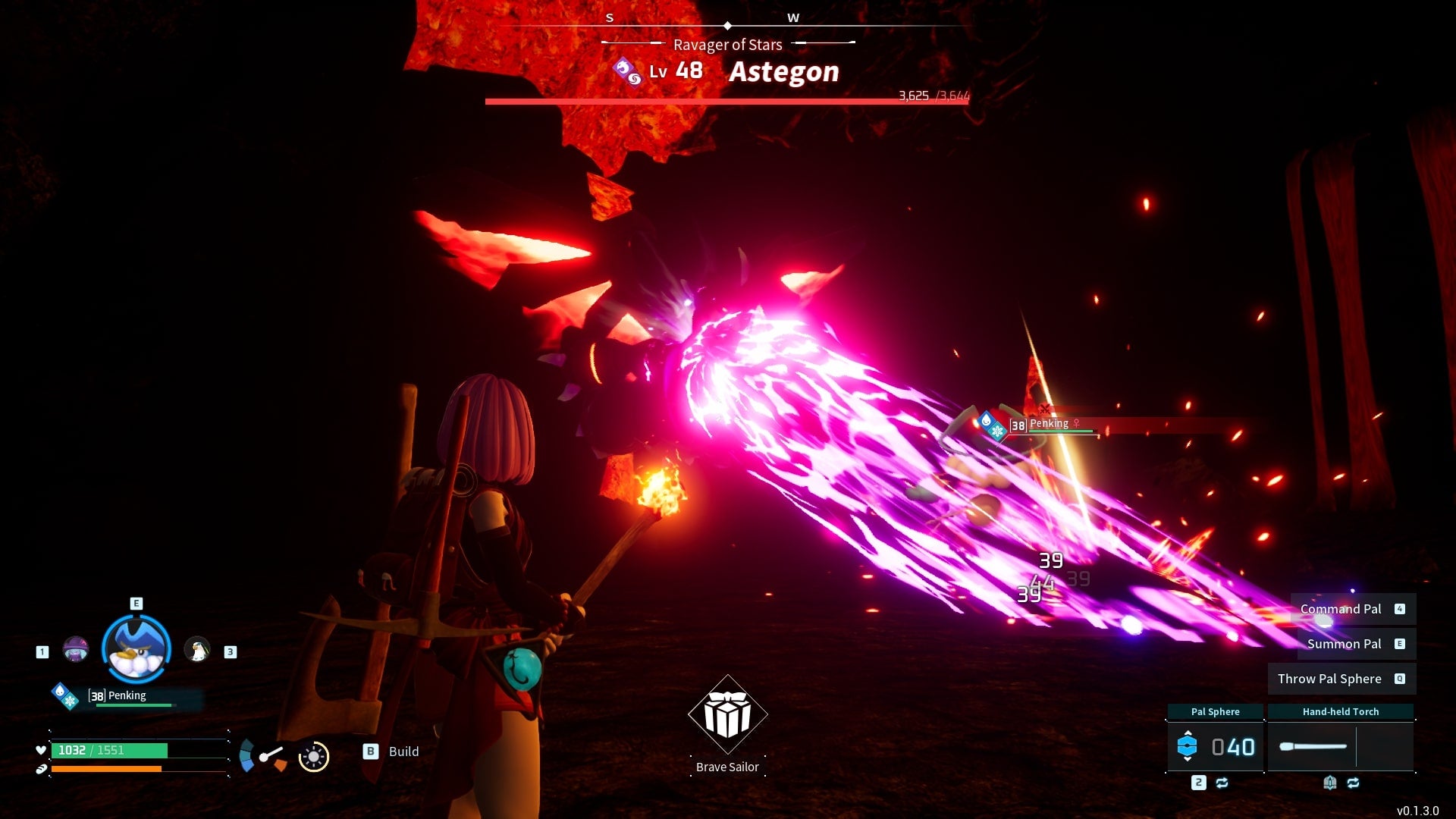1456x819 pixels.
Task: Click the Pal Sphere item icon in hotbar
Action: [1188, 745]
